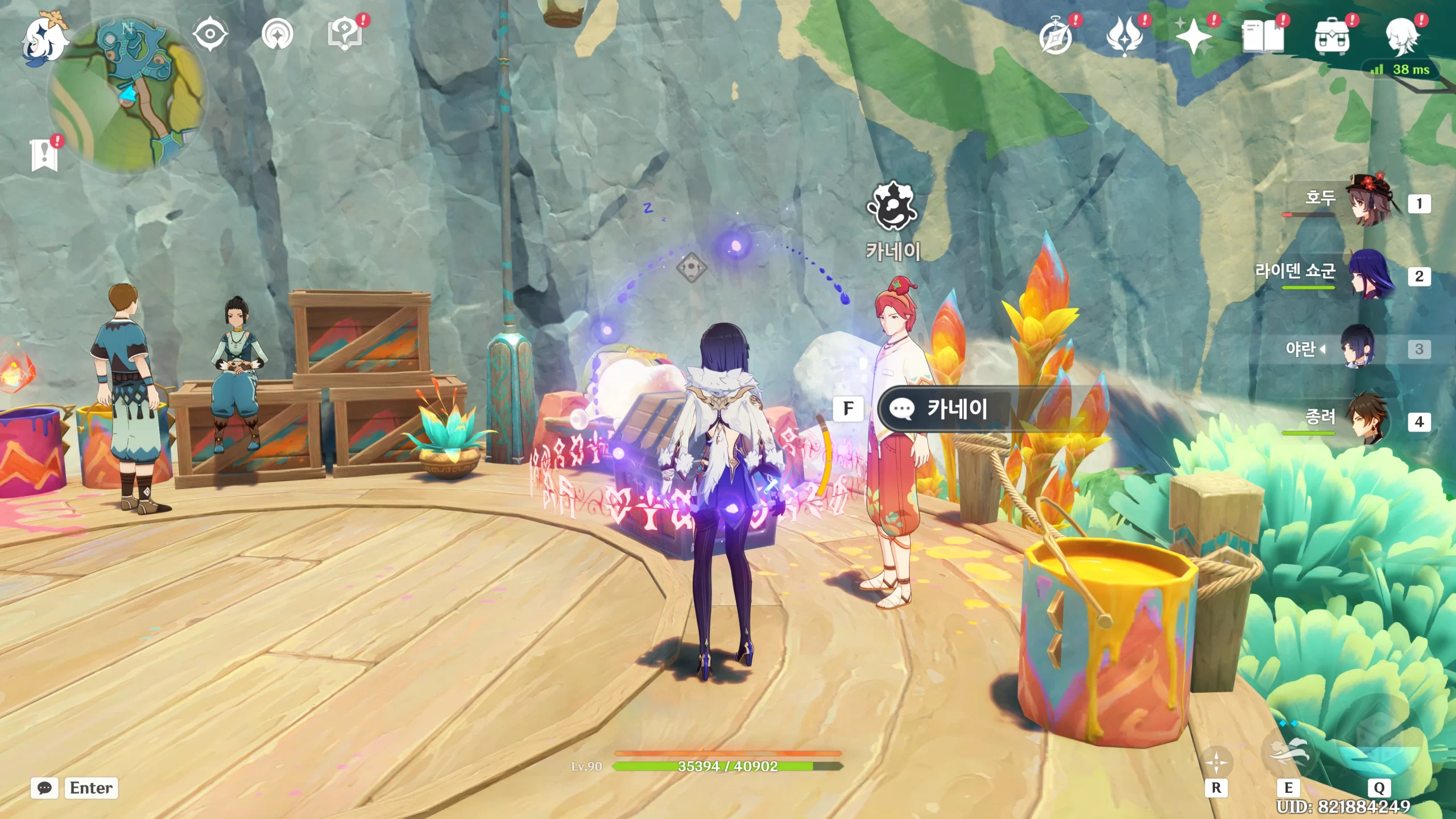Select active character 야란 in party
1456x819 pixels.
1359,348
